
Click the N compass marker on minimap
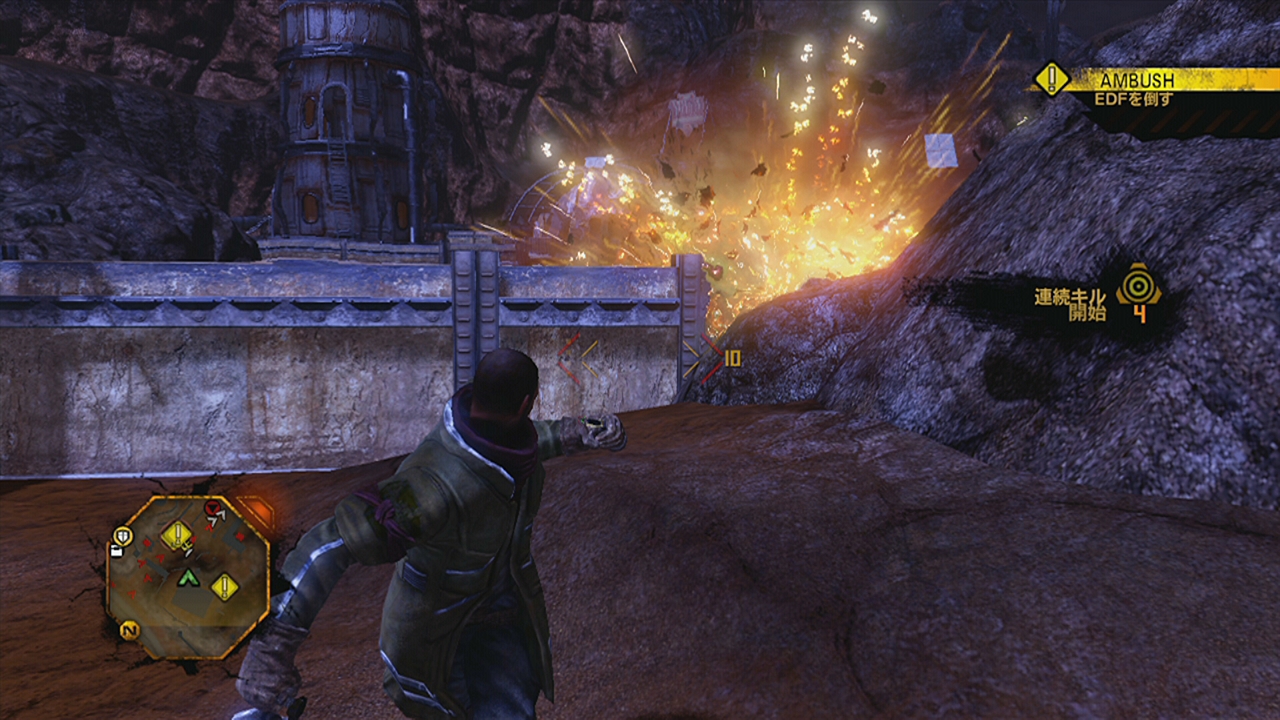(128, 630)
